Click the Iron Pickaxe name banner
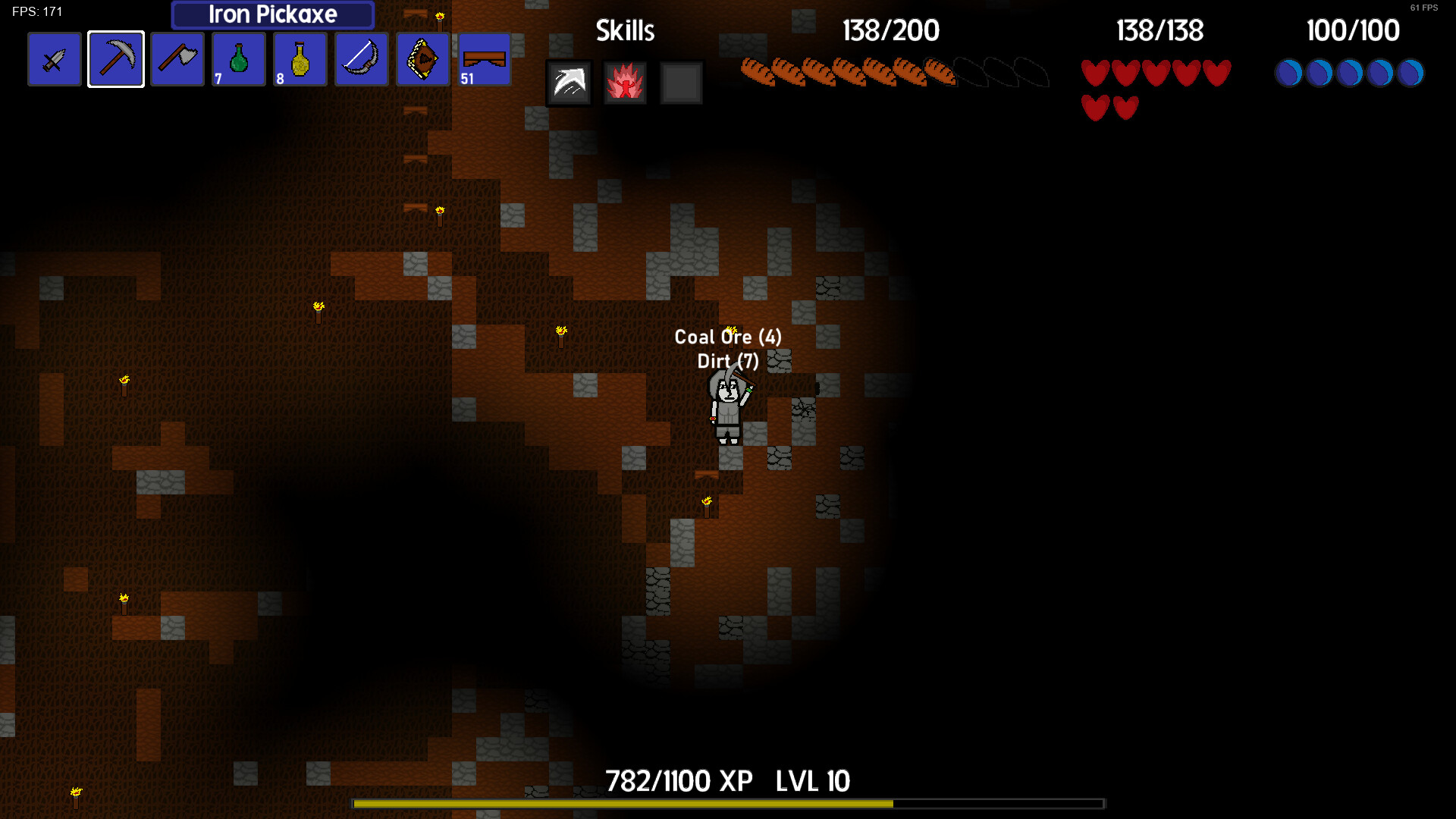Image resolution: width=1456 pixels, height=819 pixels. pos(272,14)
